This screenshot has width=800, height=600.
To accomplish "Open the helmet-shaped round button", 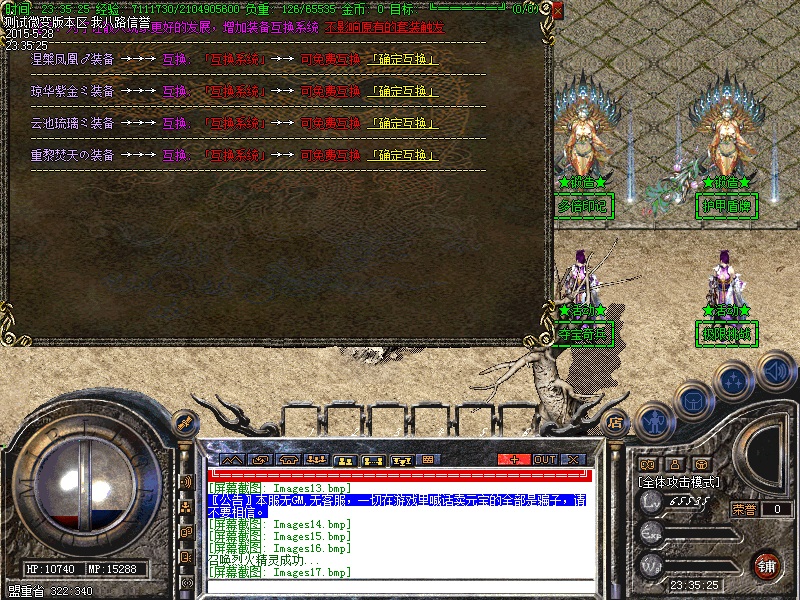I will 692,399.
